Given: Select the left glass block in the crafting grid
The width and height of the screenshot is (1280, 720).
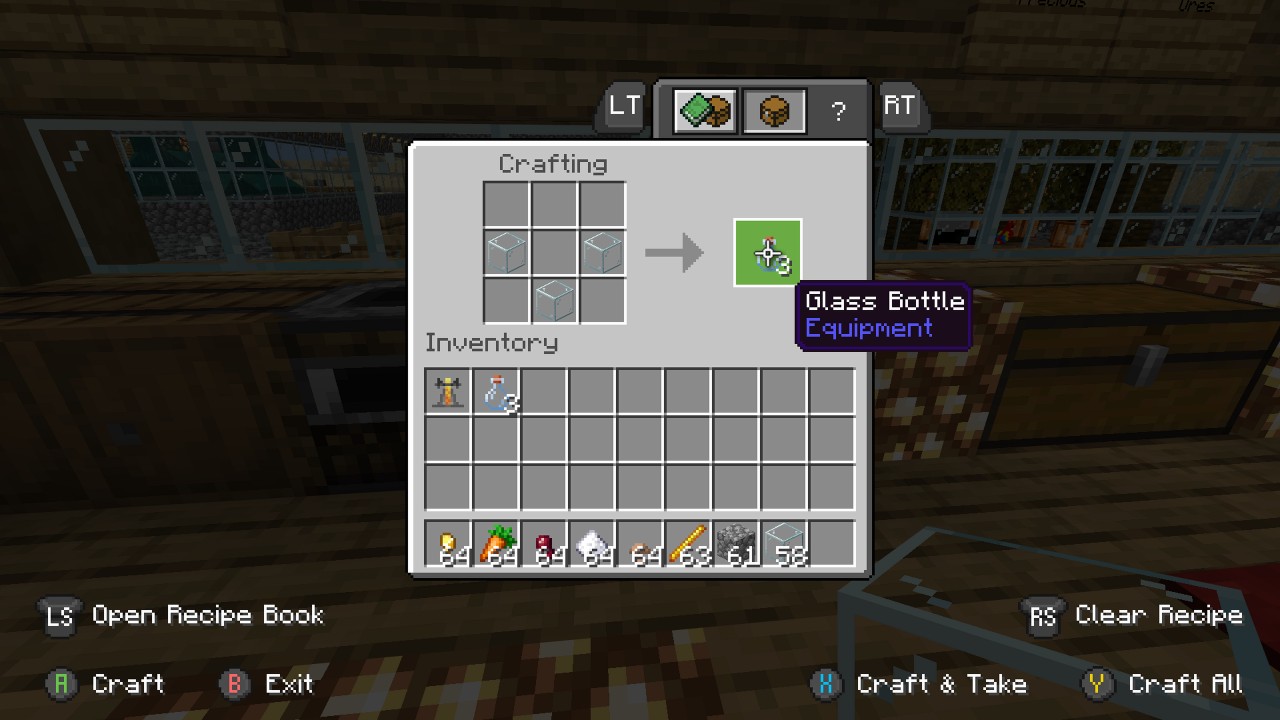Looking at the screenshot, I should 506,252.
